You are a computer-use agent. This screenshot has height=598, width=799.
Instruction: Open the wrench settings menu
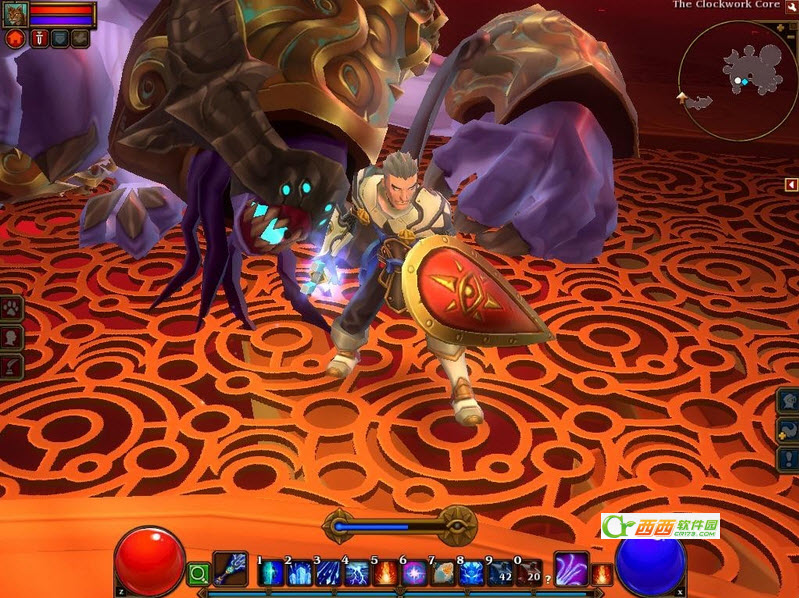pos(791,6)
